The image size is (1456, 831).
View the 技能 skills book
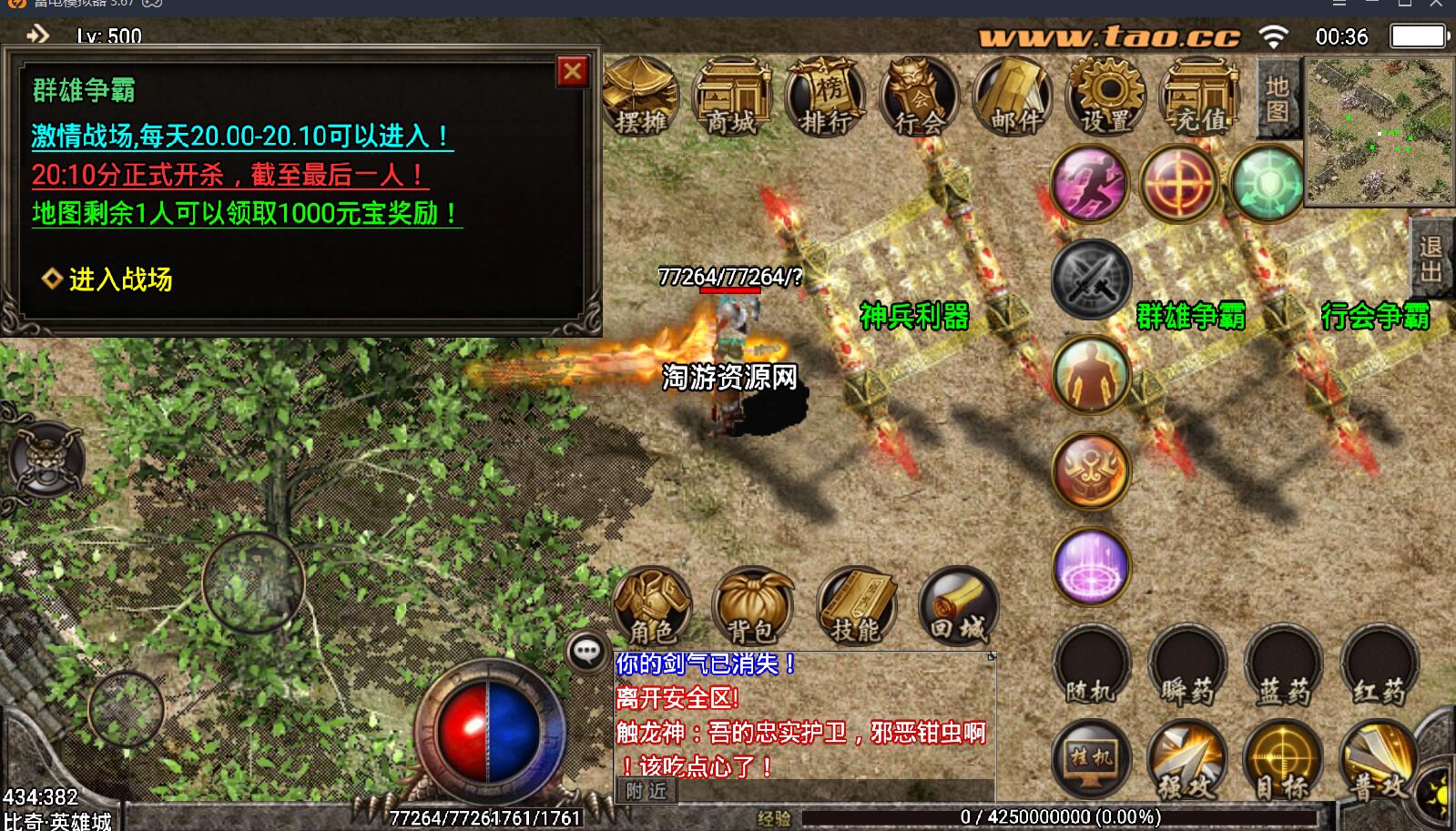tap(856, 605)
